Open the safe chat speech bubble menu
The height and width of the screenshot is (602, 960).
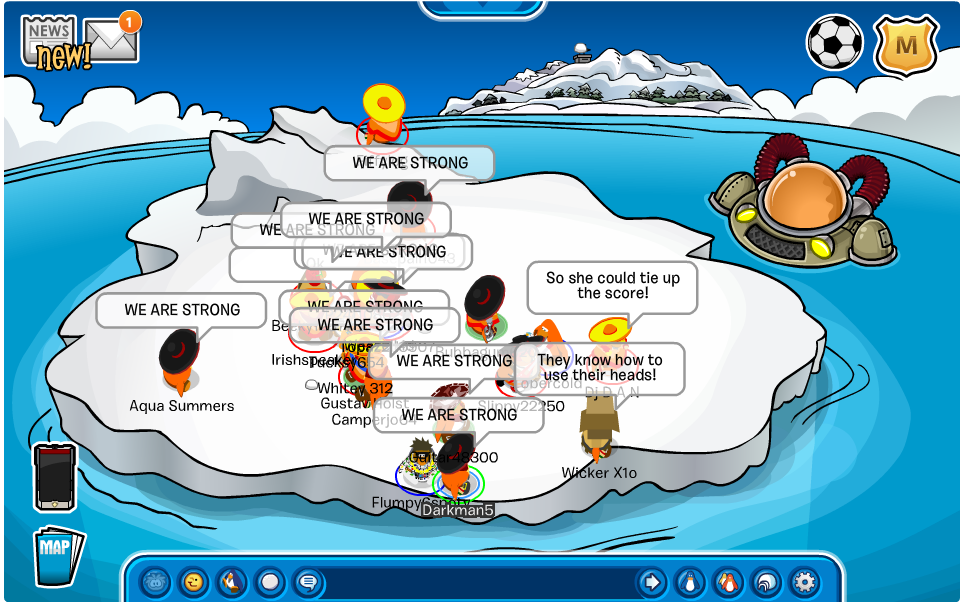pyautogui.click(x=308, y=581)
